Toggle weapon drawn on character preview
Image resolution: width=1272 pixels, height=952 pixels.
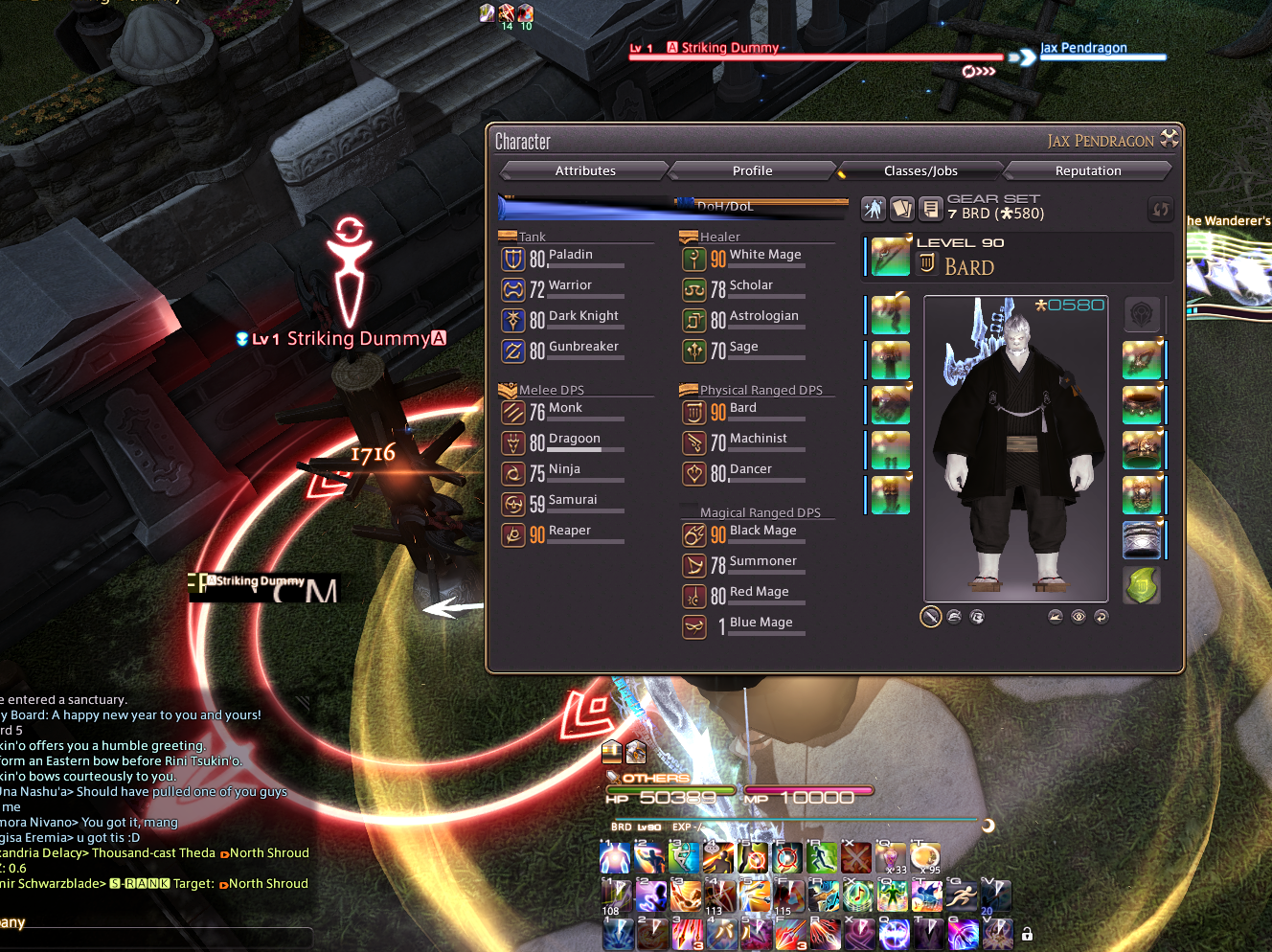(930, 616)
